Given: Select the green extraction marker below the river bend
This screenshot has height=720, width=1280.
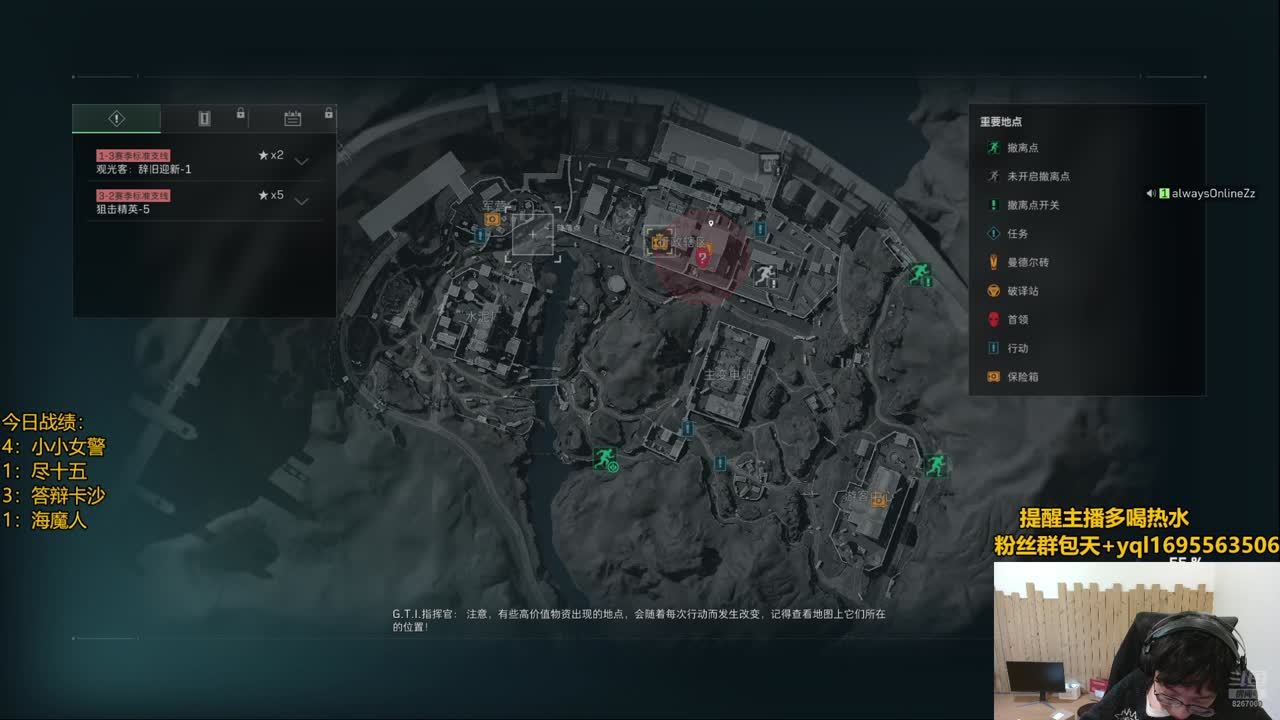Looking at the screenshot, I should [x=603, y=459].
